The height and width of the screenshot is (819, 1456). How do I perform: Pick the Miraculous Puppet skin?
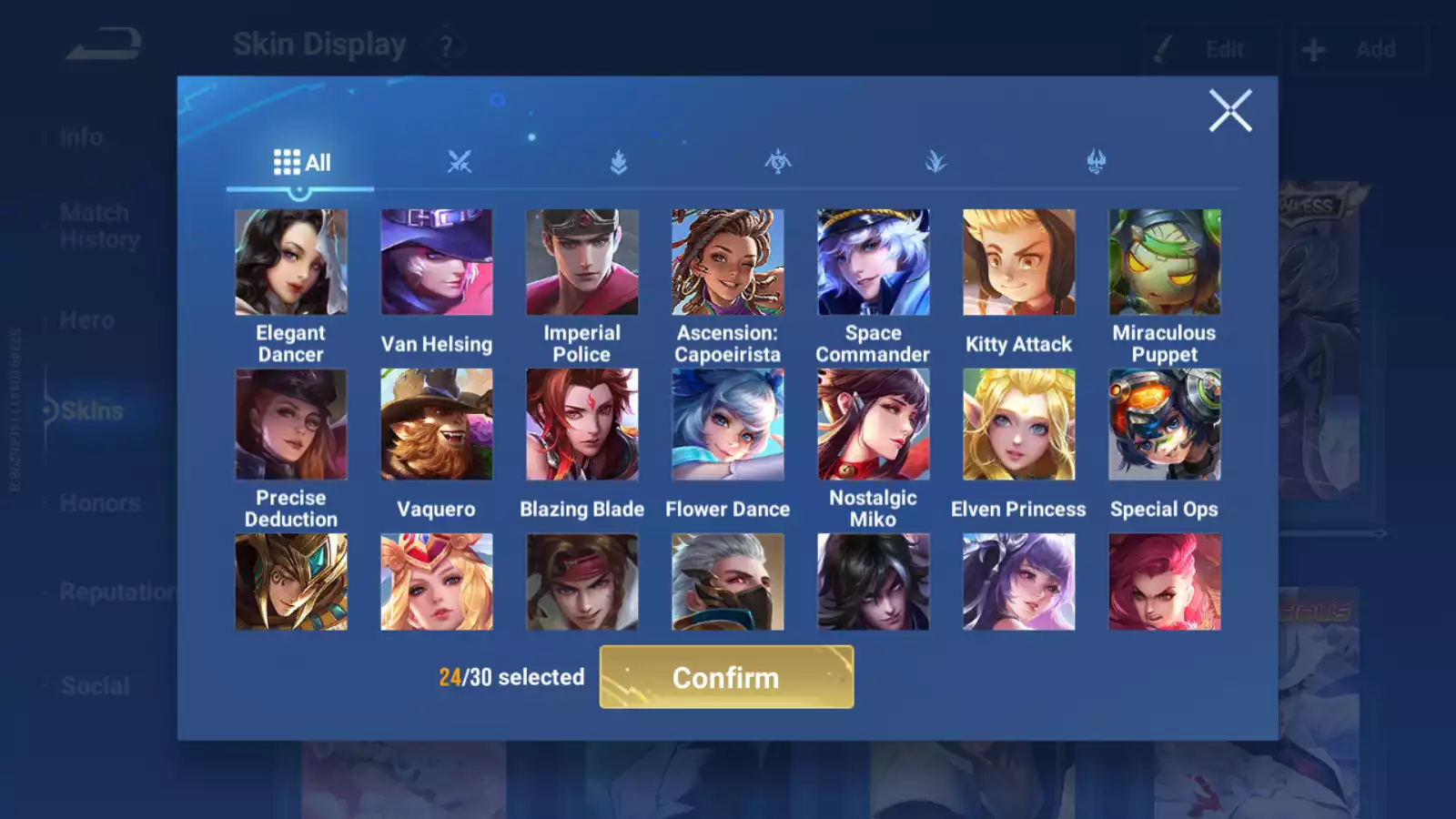(x=1165, y=263)
